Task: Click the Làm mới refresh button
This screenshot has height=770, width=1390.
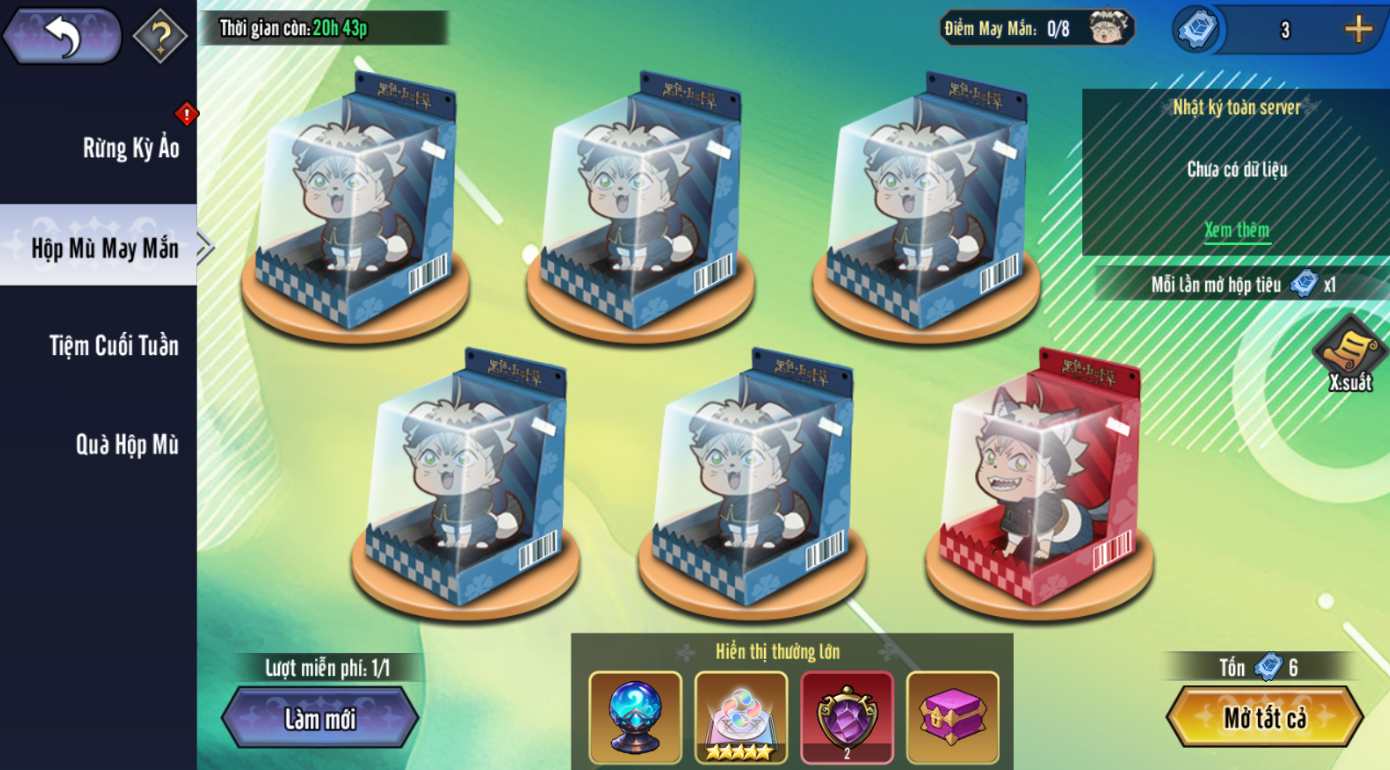Action: (320, 718)
